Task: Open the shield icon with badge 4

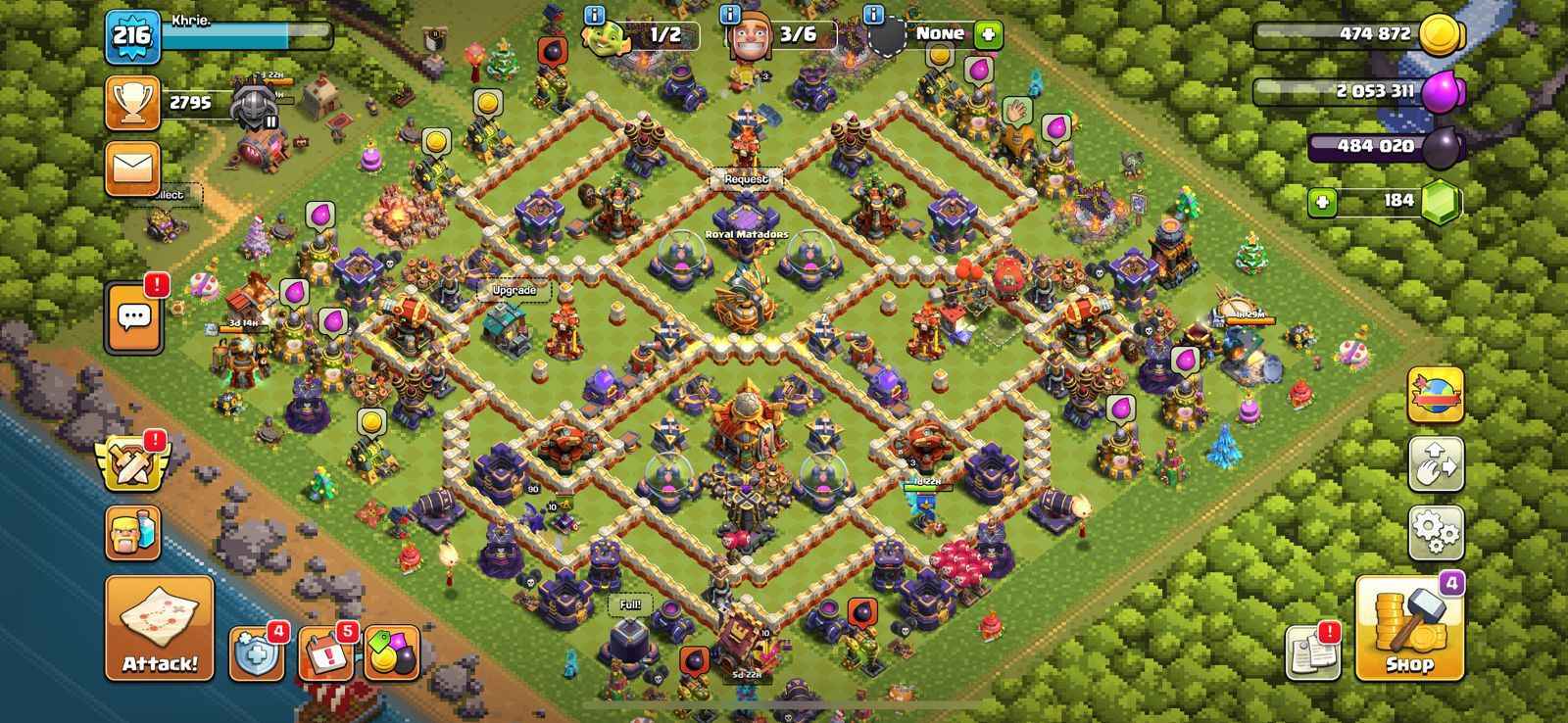Action: [257, 653]
